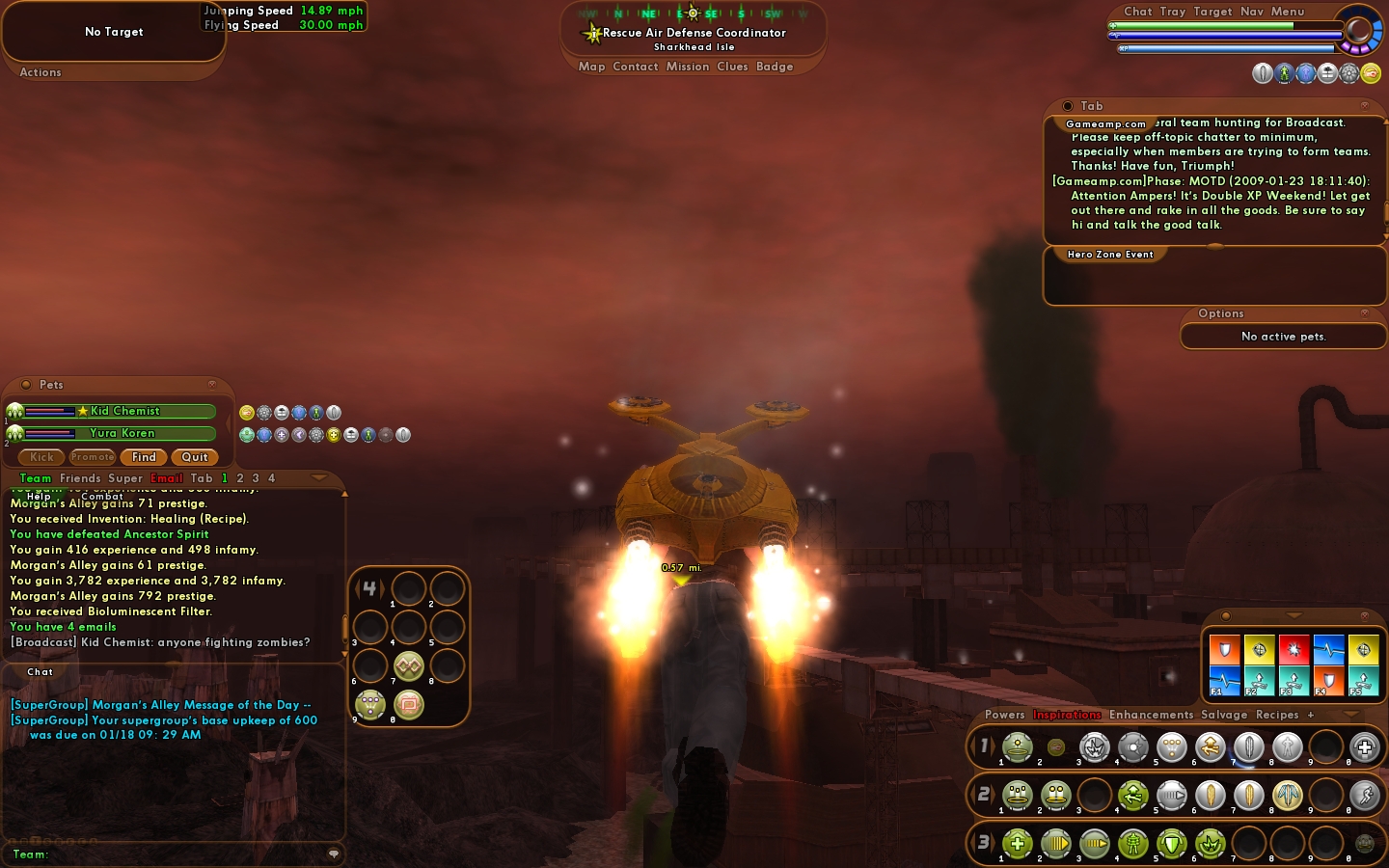The height and width of the screenshot is (868, 1389).
Task: Switch to the Friends tab
Action: (x=80, y=478)
